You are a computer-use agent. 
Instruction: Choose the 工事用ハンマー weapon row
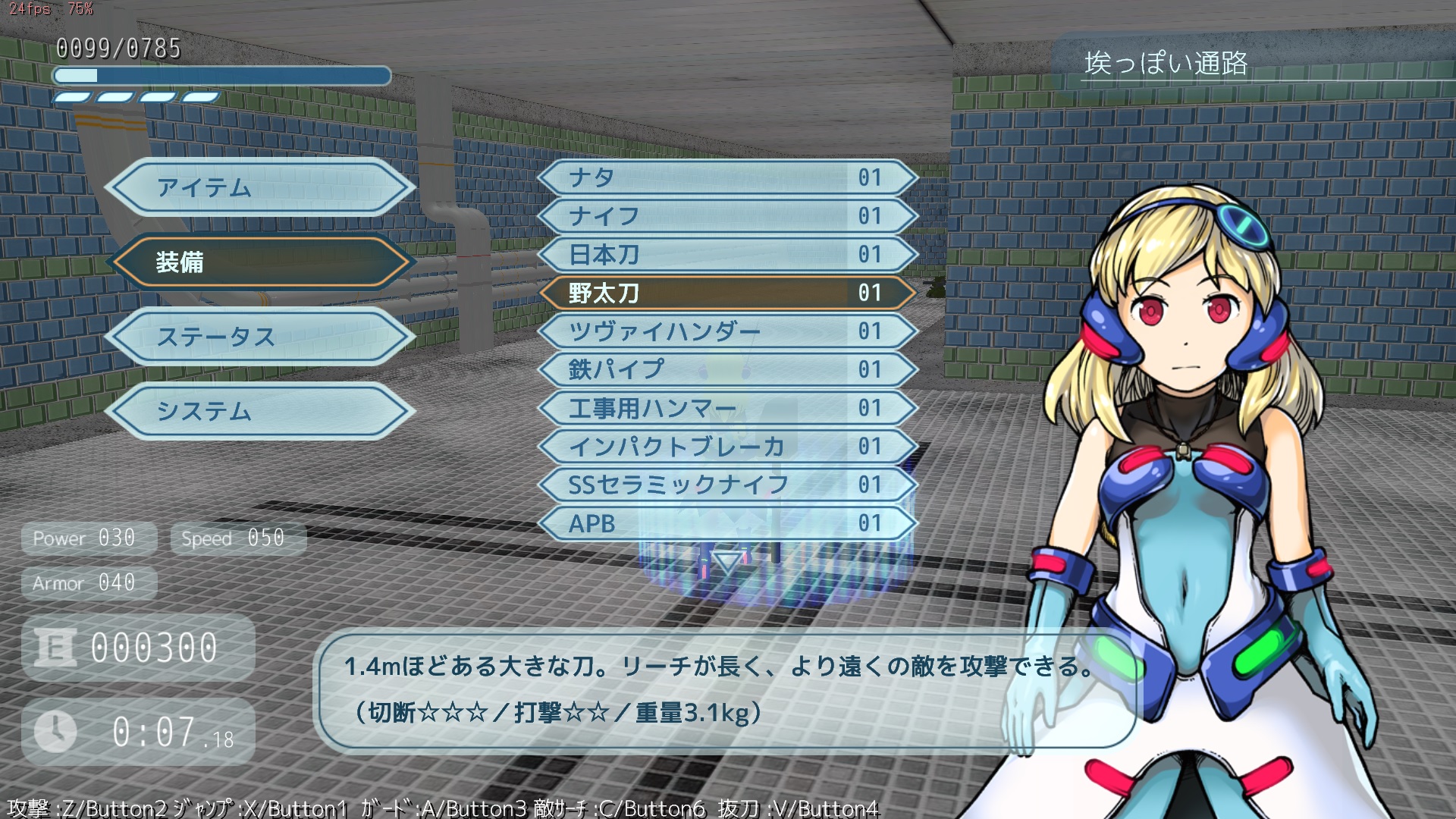726,409
